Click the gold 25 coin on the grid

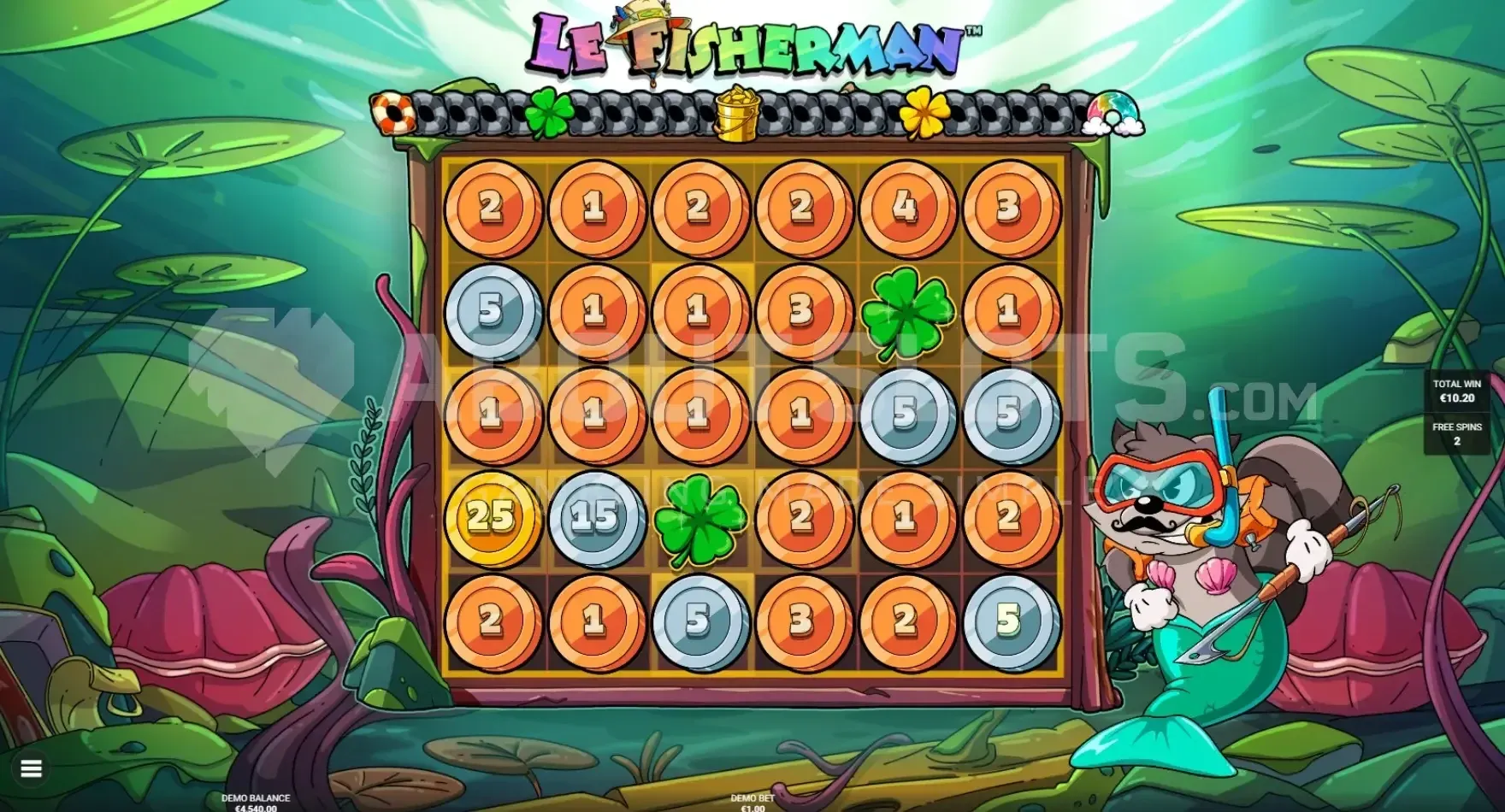click(493, 515)
